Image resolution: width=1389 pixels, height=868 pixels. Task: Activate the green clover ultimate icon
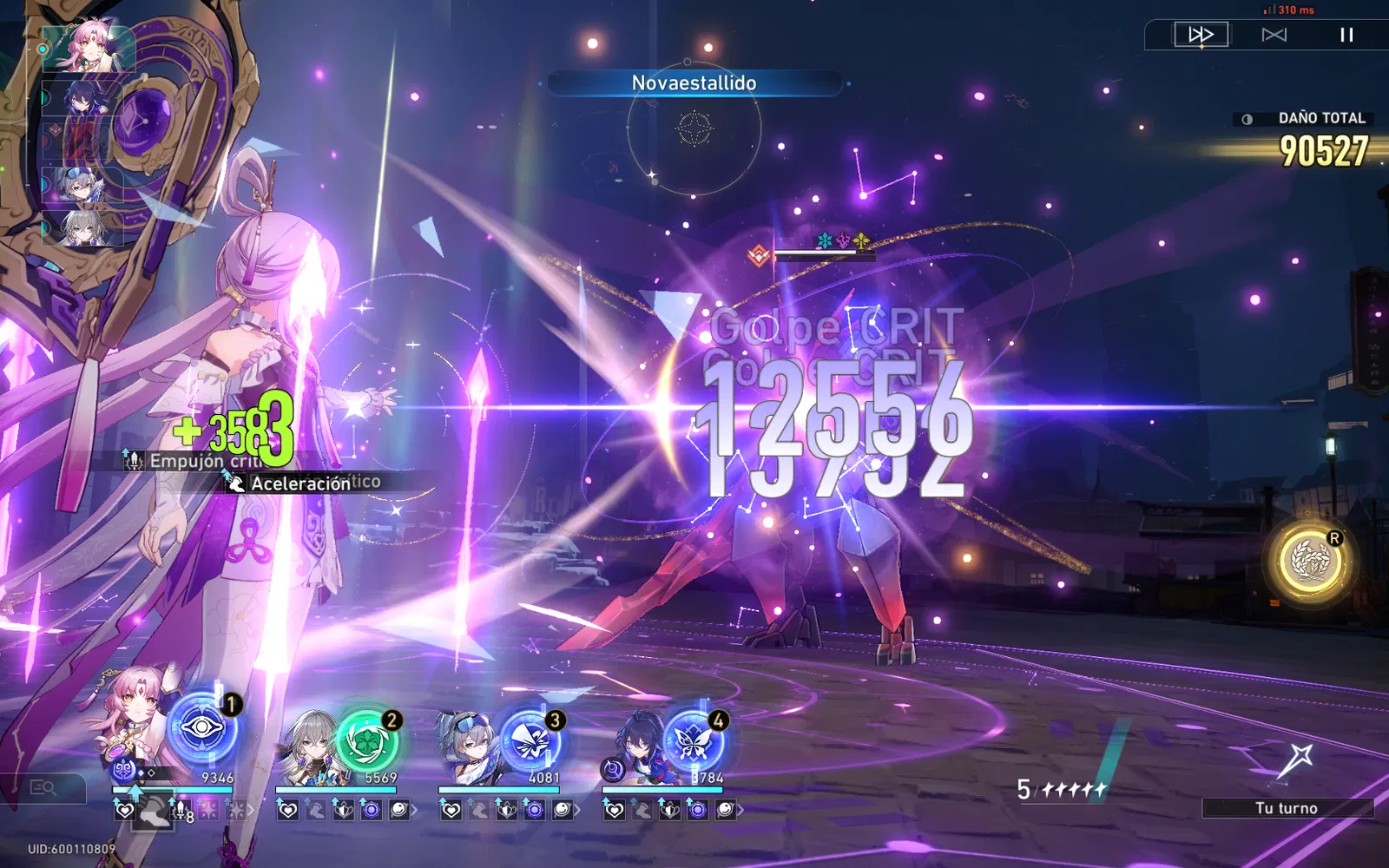(366, 740)
